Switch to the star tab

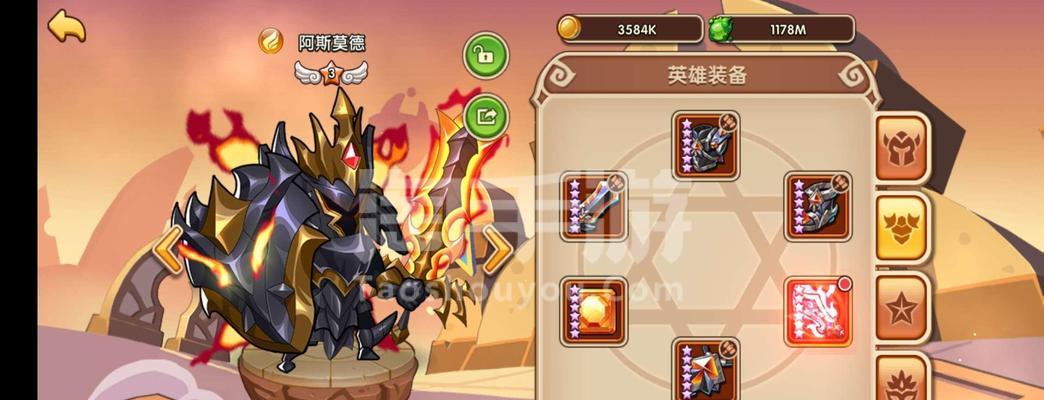pyautogui.click(x=902, y=307)
